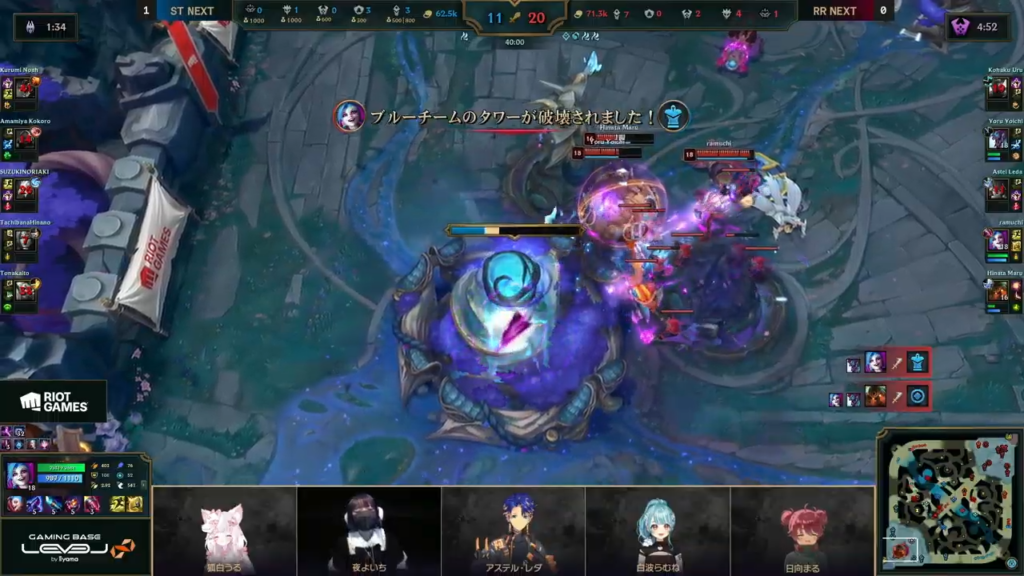This screenshot has width=1024, height=576.
Task: Select Hinata Maru's champion portrait
Action: coord(998,291)
